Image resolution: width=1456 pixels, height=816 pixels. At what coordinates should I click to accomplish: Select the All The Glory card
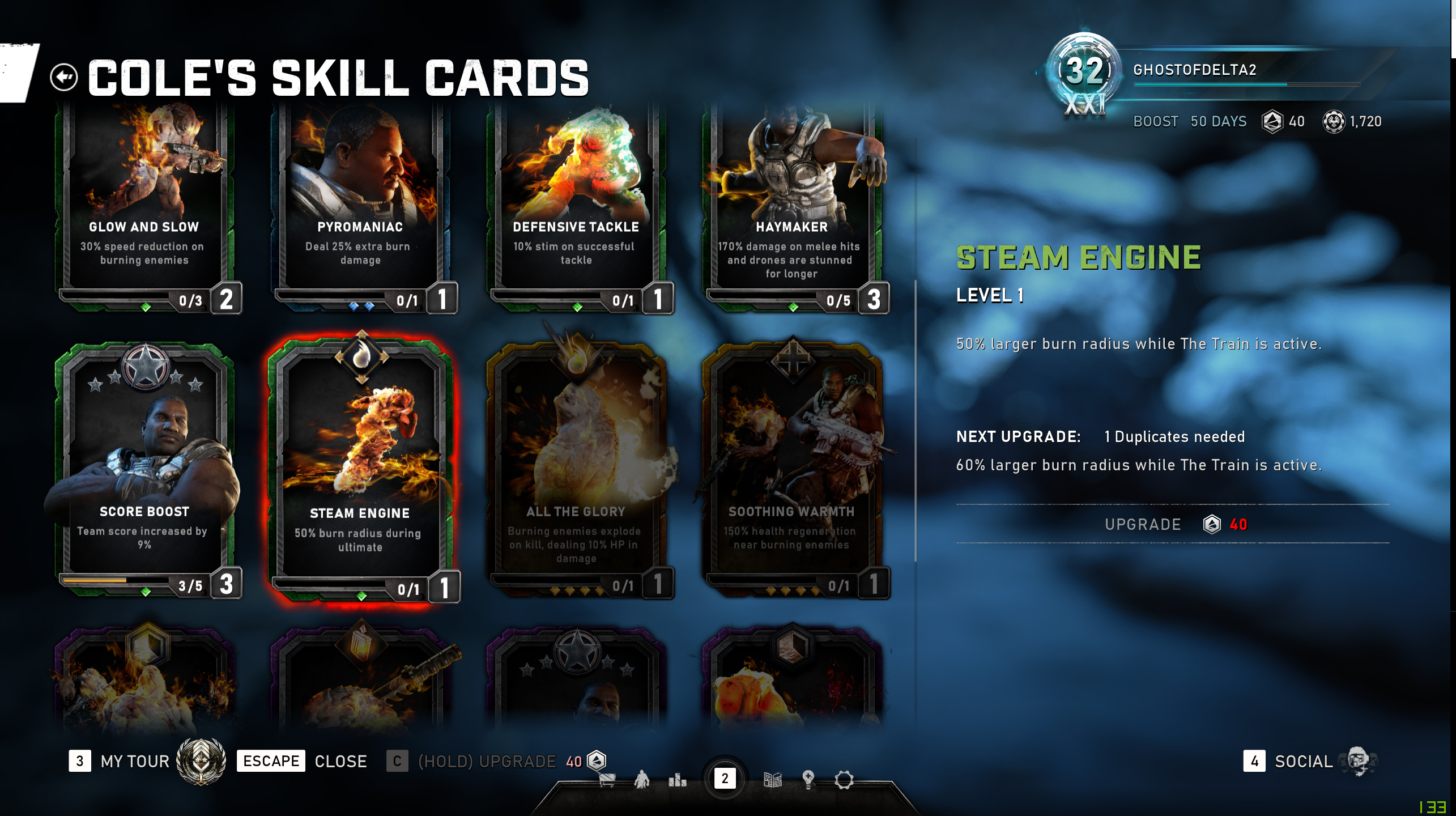tap(576, 470)
